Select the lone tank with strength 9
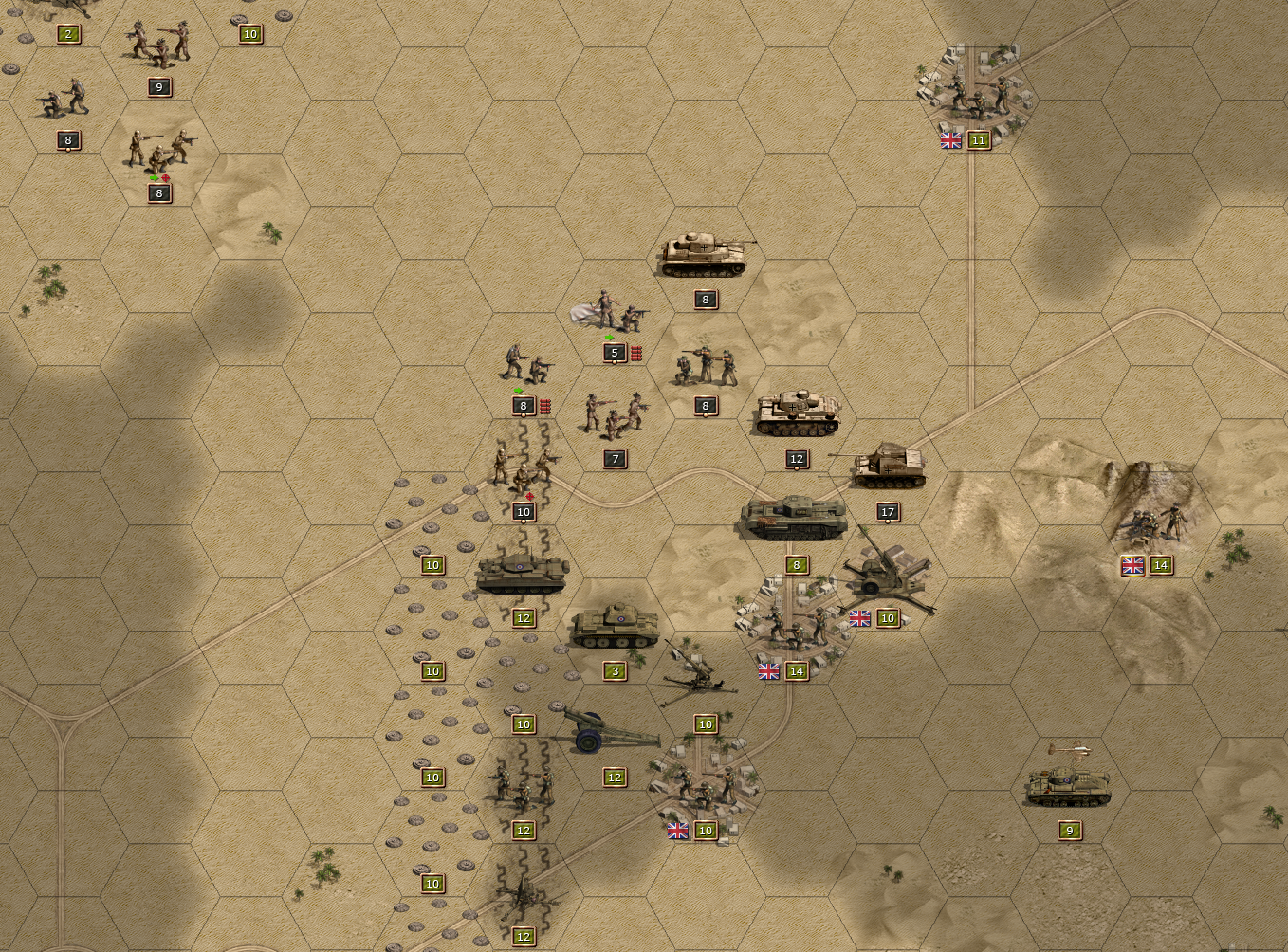Screen dimensions: 1288x952 pos(1068,783)
